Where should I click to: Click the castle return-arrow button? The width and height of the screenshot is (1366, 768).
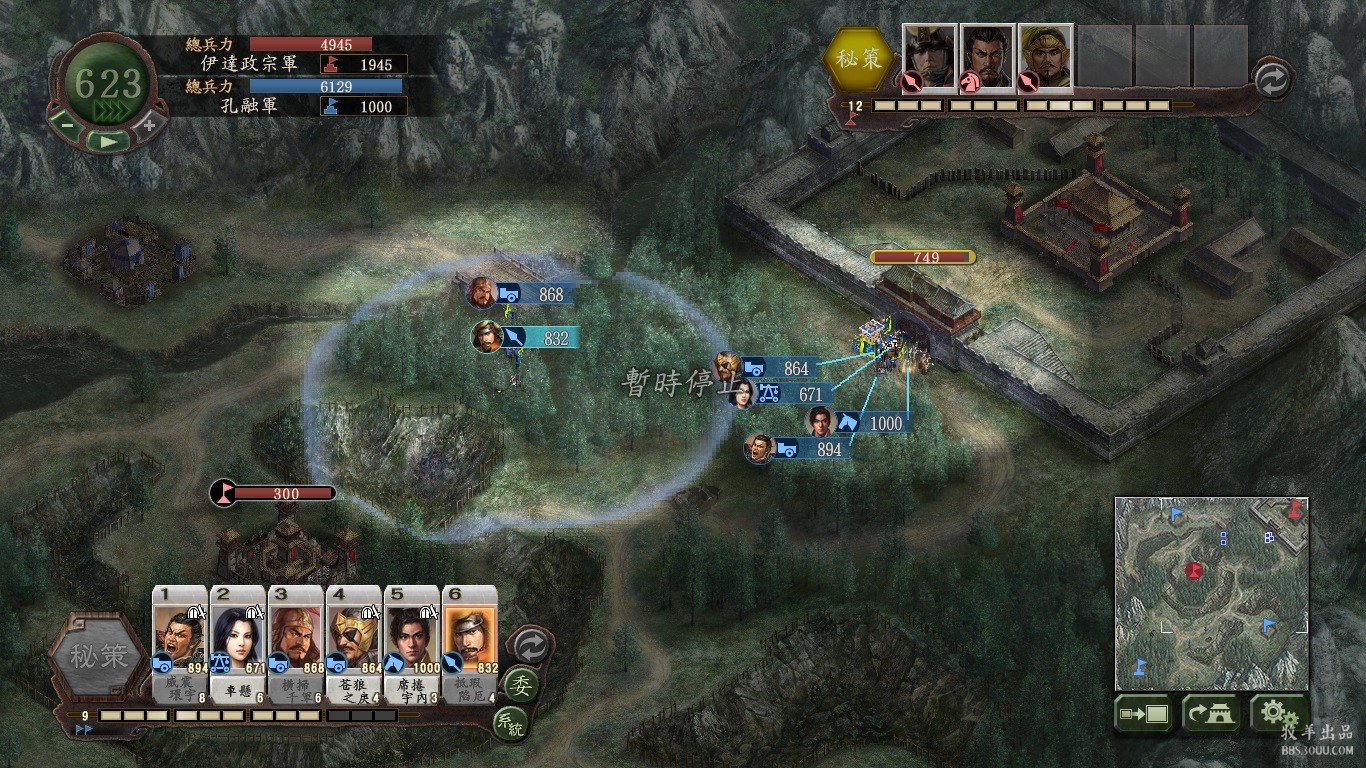pos(1210,714)
